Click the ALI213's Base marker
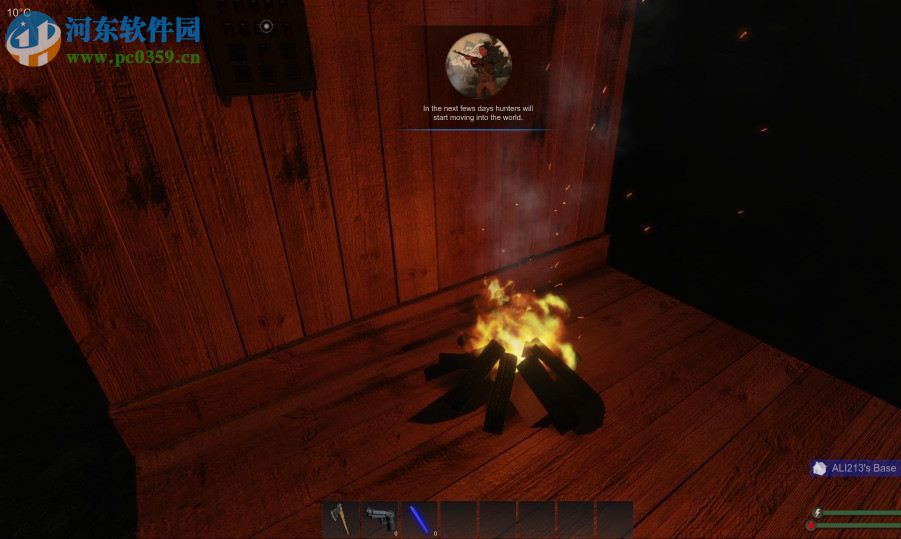901x539 pixels. tap(855, 468)
